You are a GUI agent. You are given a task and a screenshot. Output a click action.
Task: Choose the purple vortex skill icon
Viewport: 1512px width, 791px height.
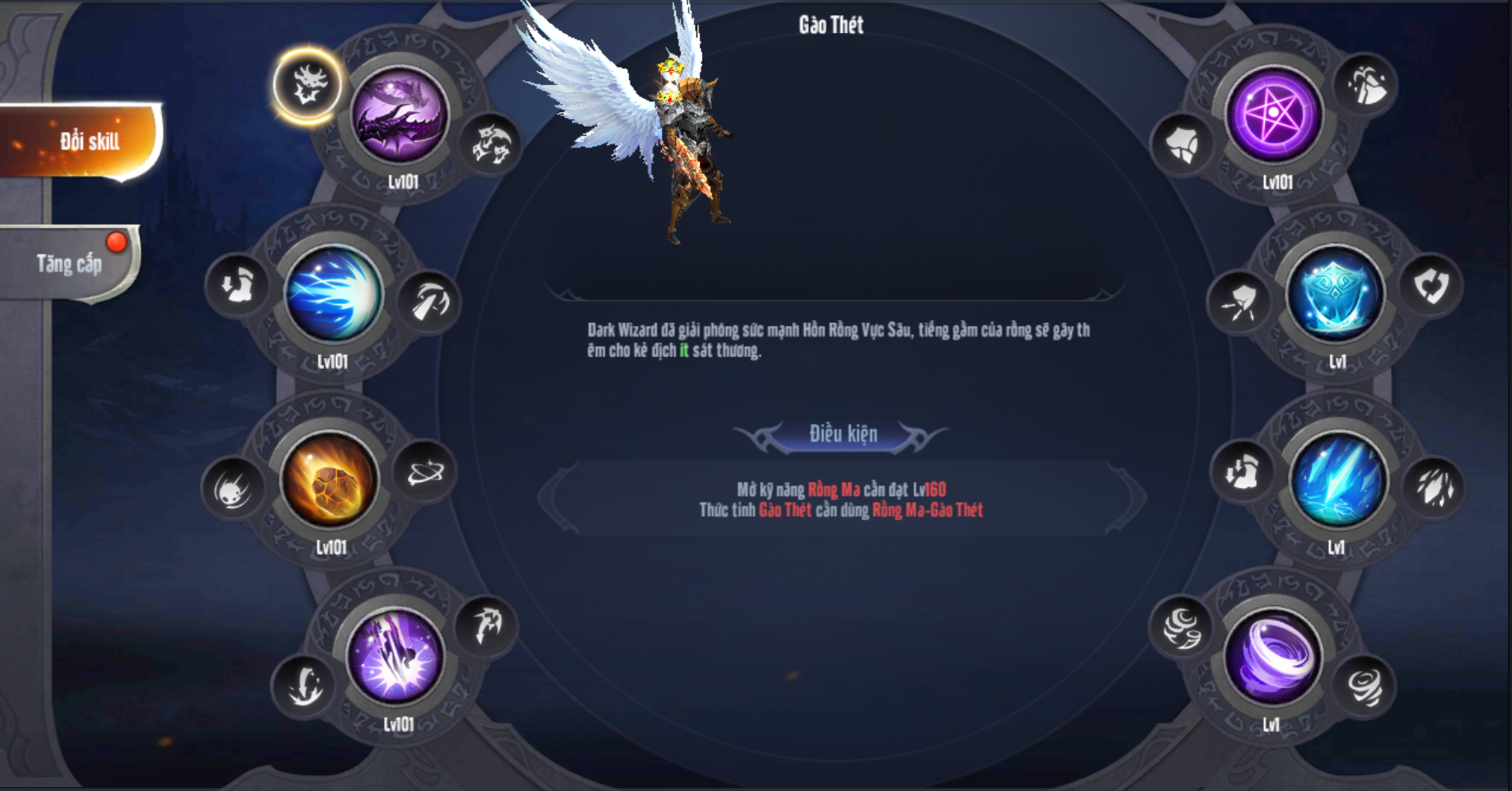(x=1273, y=658)
